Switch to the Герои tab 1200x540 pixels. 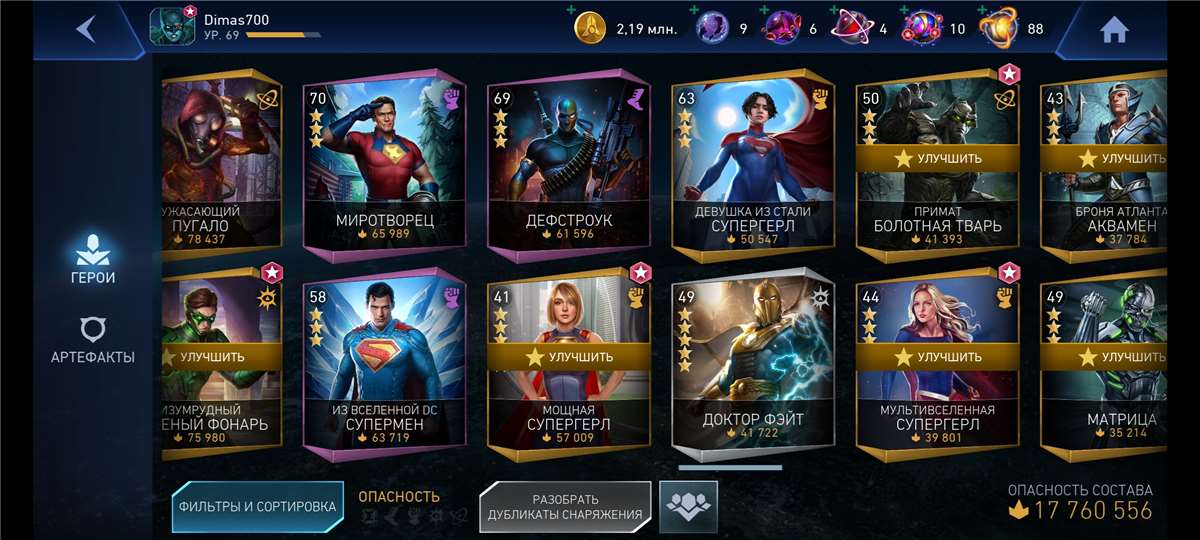pyautogui.click(x=92, y=258)
